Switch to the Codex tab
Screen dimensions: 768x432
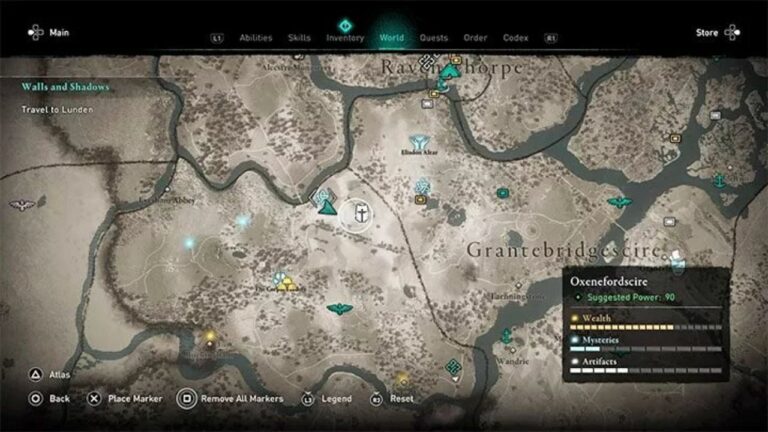click(515, 38)
